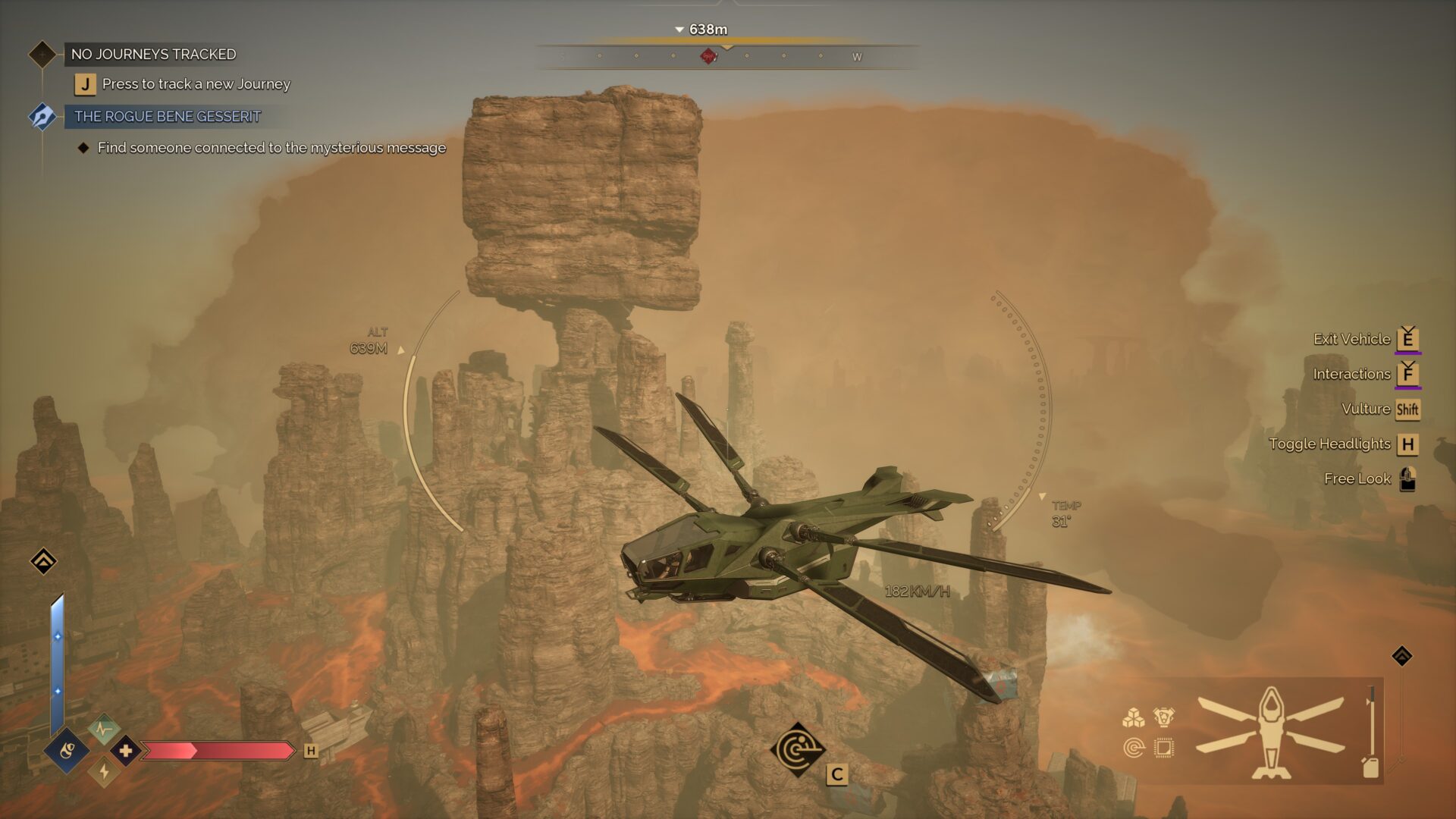Select the lightning bolt ability diamond
The width and height of the screenshot is (1456, 819).
click(104, 772)
